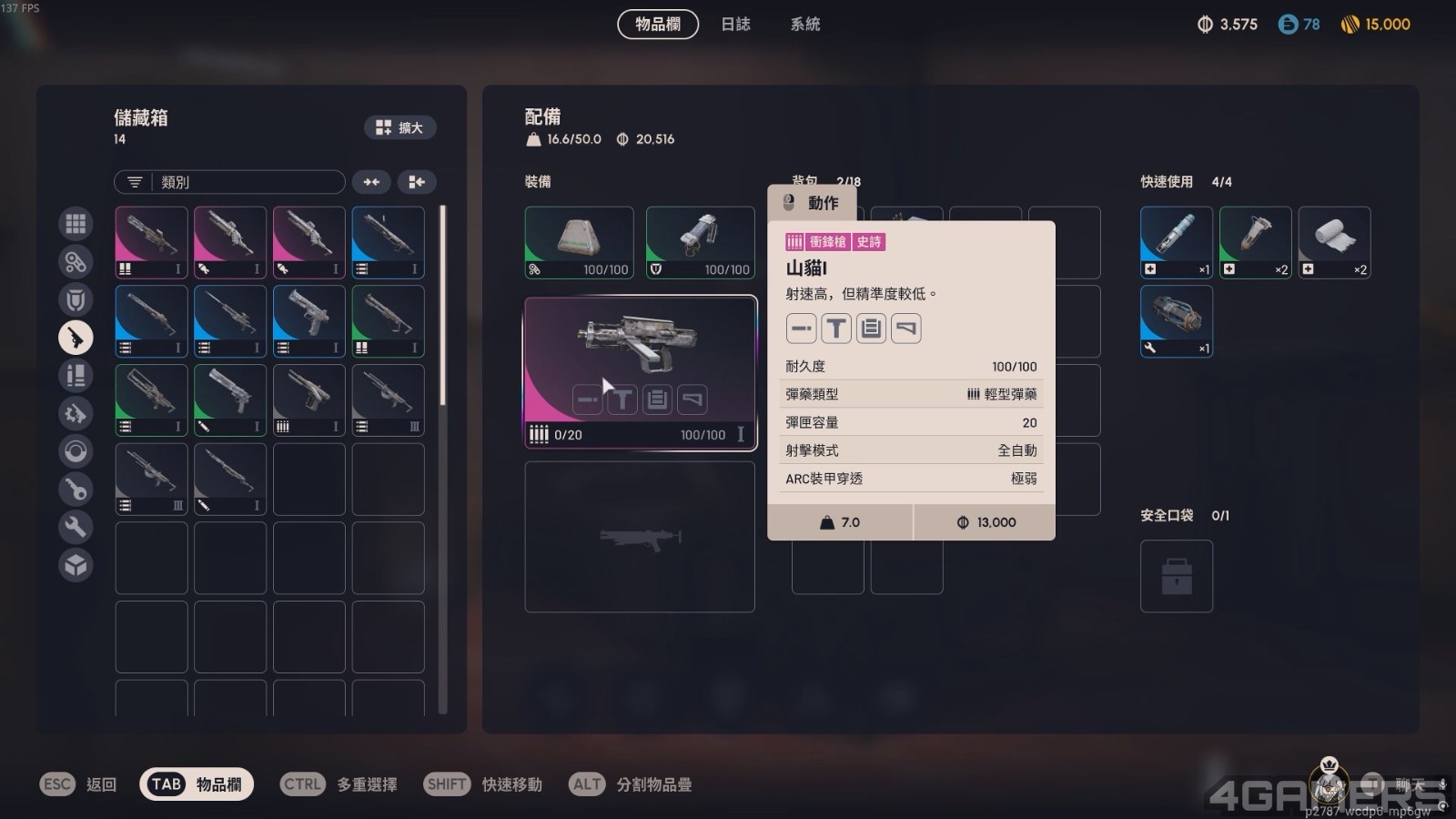Select the pistol weapons filter in the sidebar
This screenshot has width=1456, height=819.
pyautogui.click(x=76, y=338)
